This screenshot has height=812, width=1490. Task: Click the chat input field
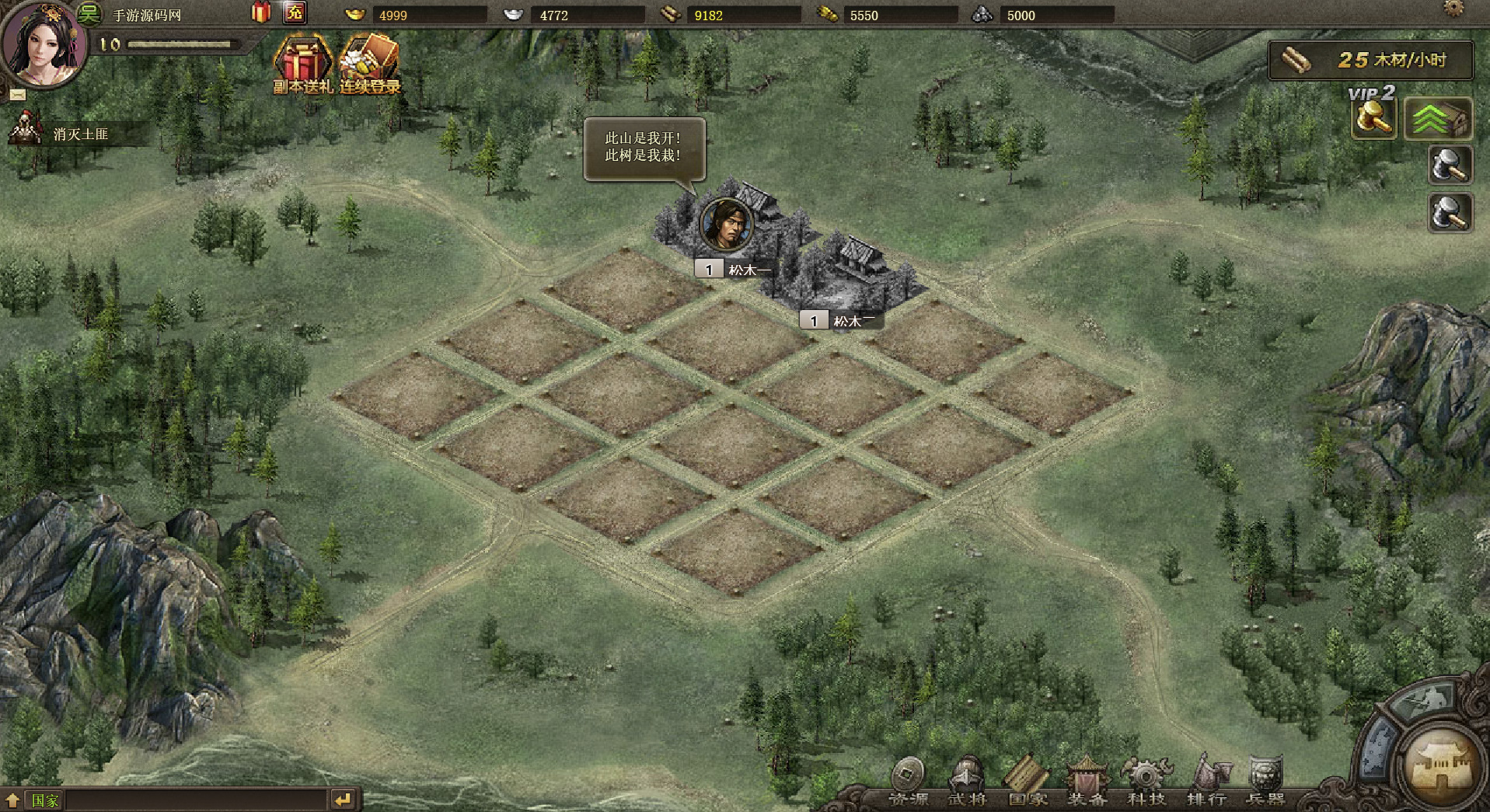point(194,800)
